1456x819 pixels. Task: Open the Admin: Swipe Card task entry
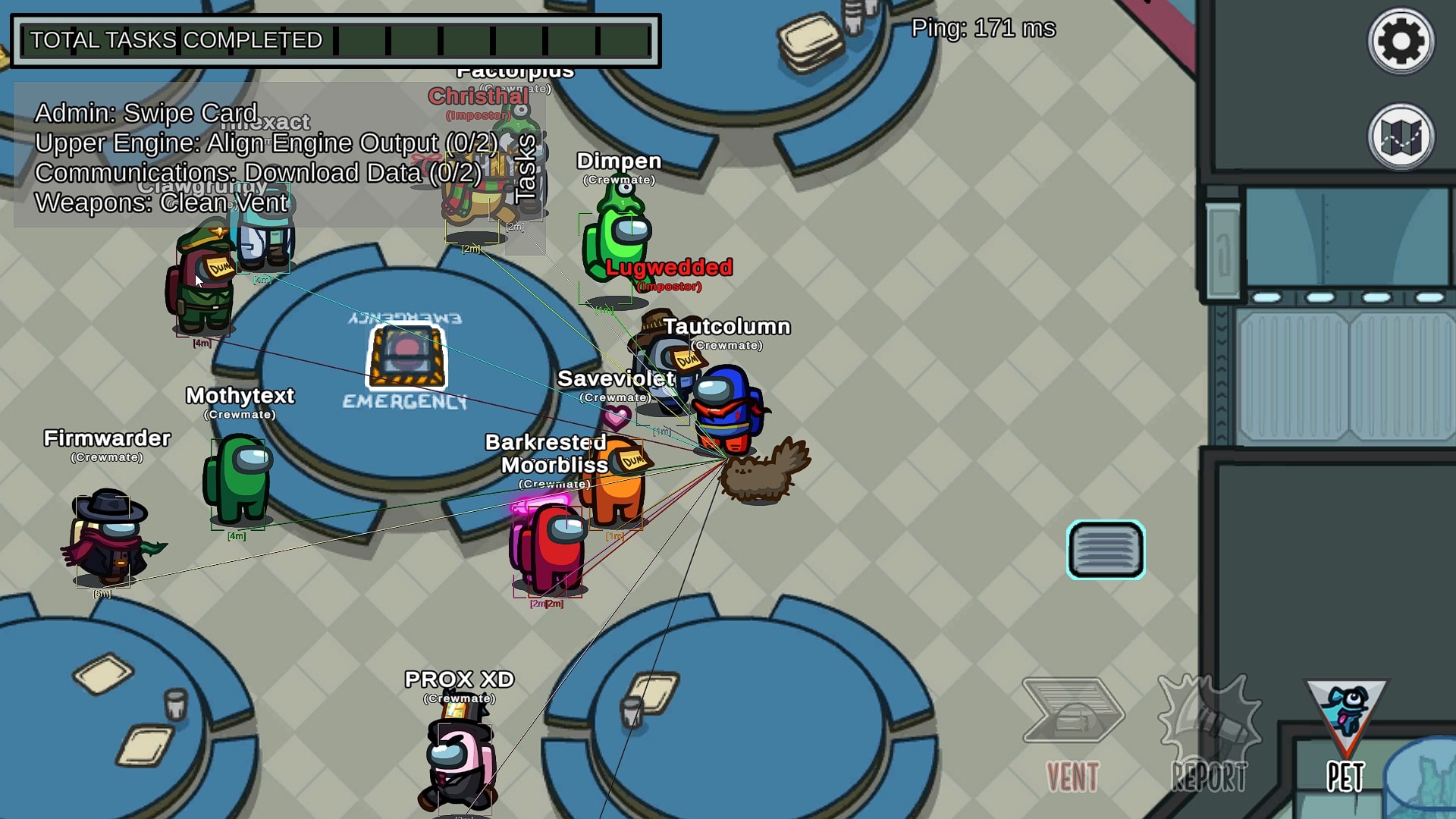point(146,112)
